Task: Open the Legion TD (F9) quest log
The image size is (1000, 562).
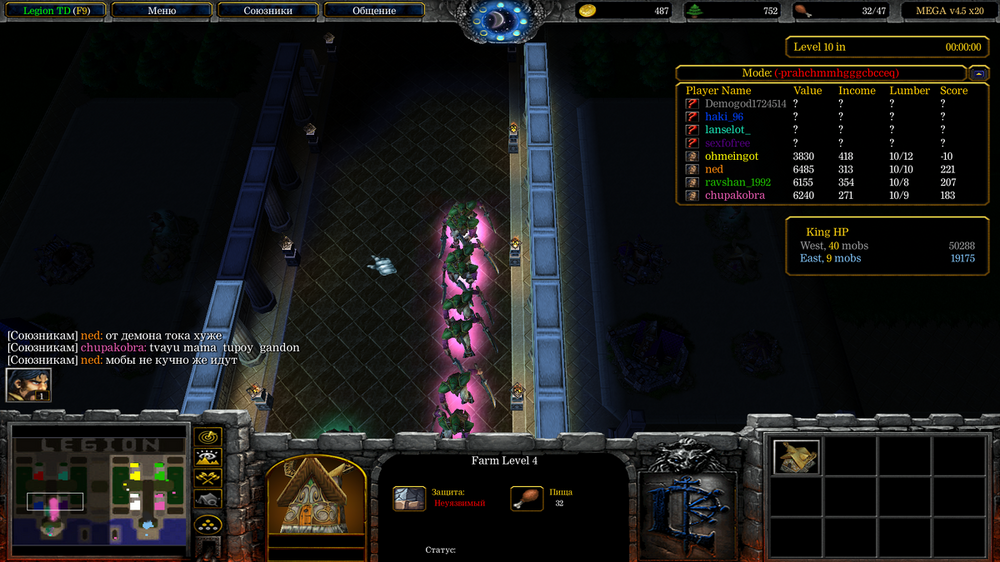Action: click(55, 11)
